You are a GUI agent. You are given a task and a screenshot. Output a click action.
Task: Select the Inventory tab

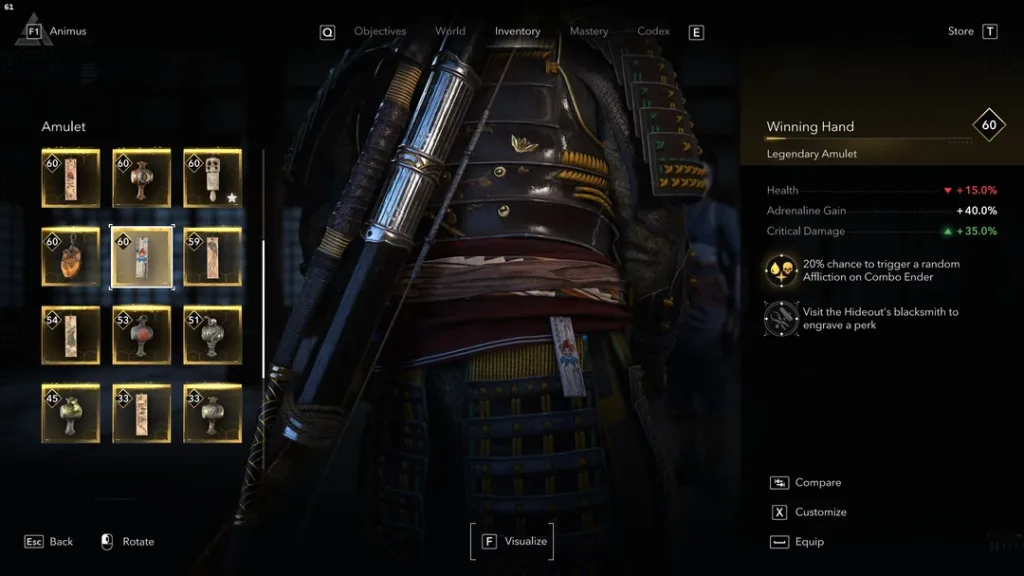pyautogui.click(x=517, y=31)
